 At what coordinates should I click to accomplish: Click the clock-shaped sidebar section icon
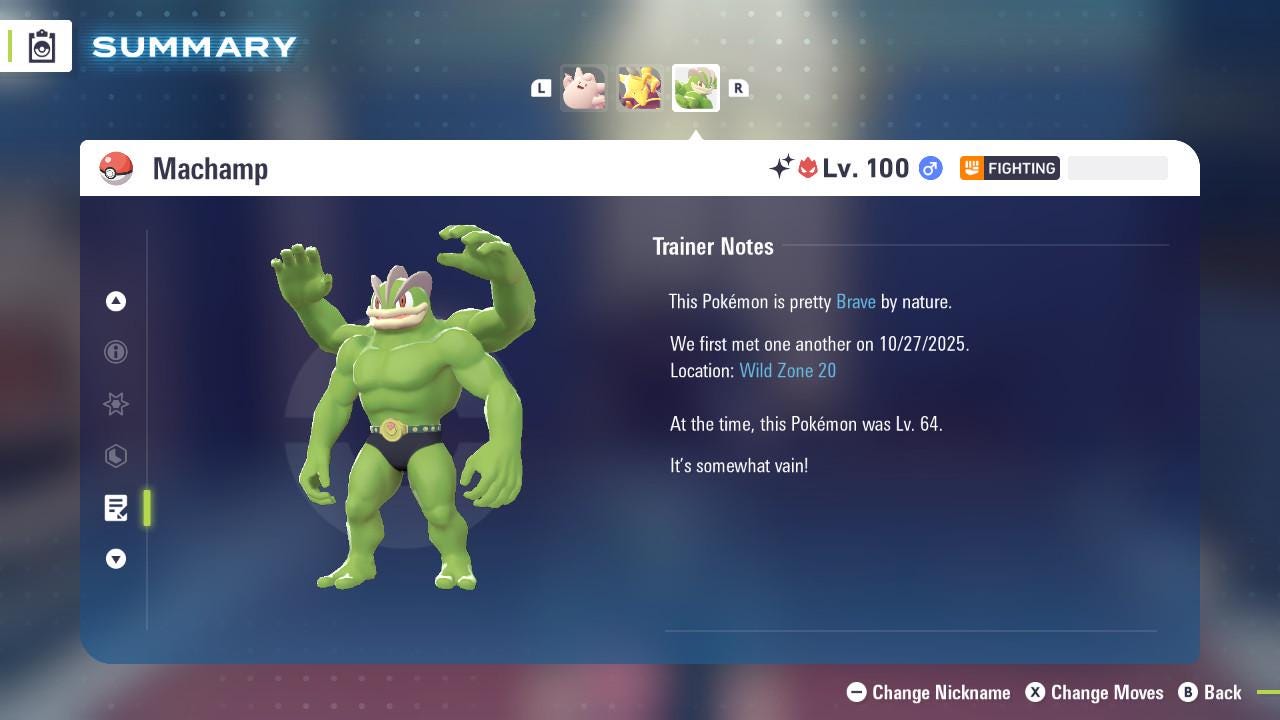click(116, 456)
